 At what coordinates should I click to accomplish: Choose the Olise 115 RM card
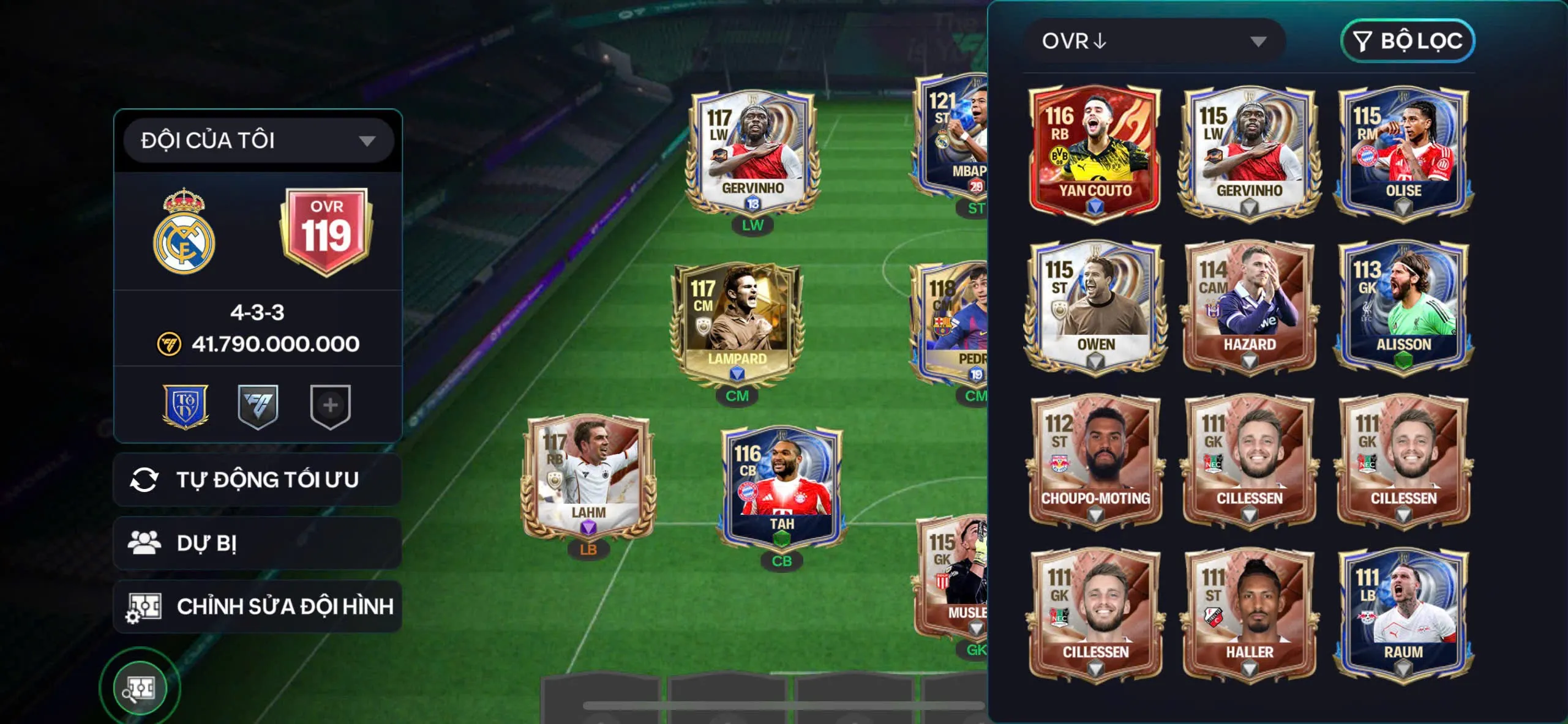tap(1403, 152)
